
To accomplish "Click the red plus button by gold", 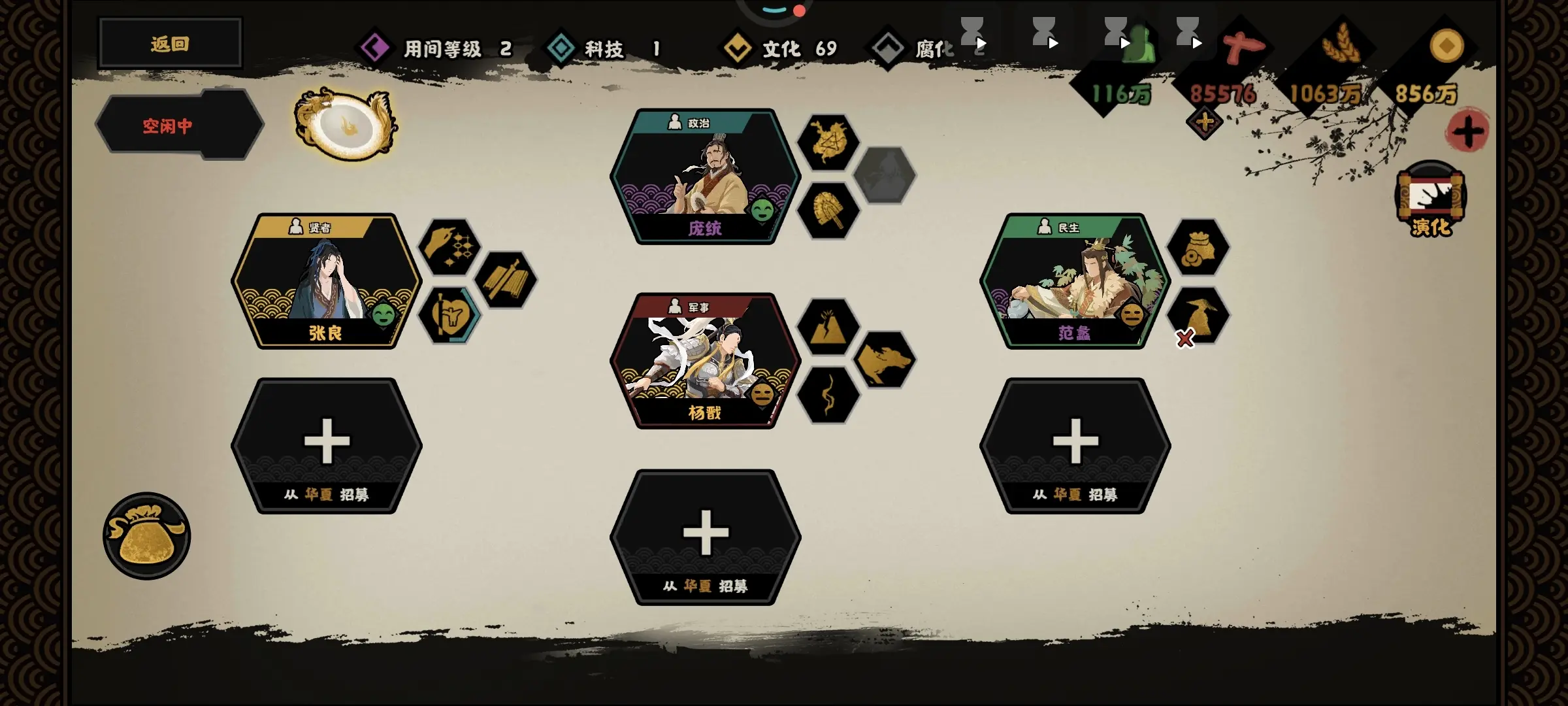I will click(x=1467, y=131).
